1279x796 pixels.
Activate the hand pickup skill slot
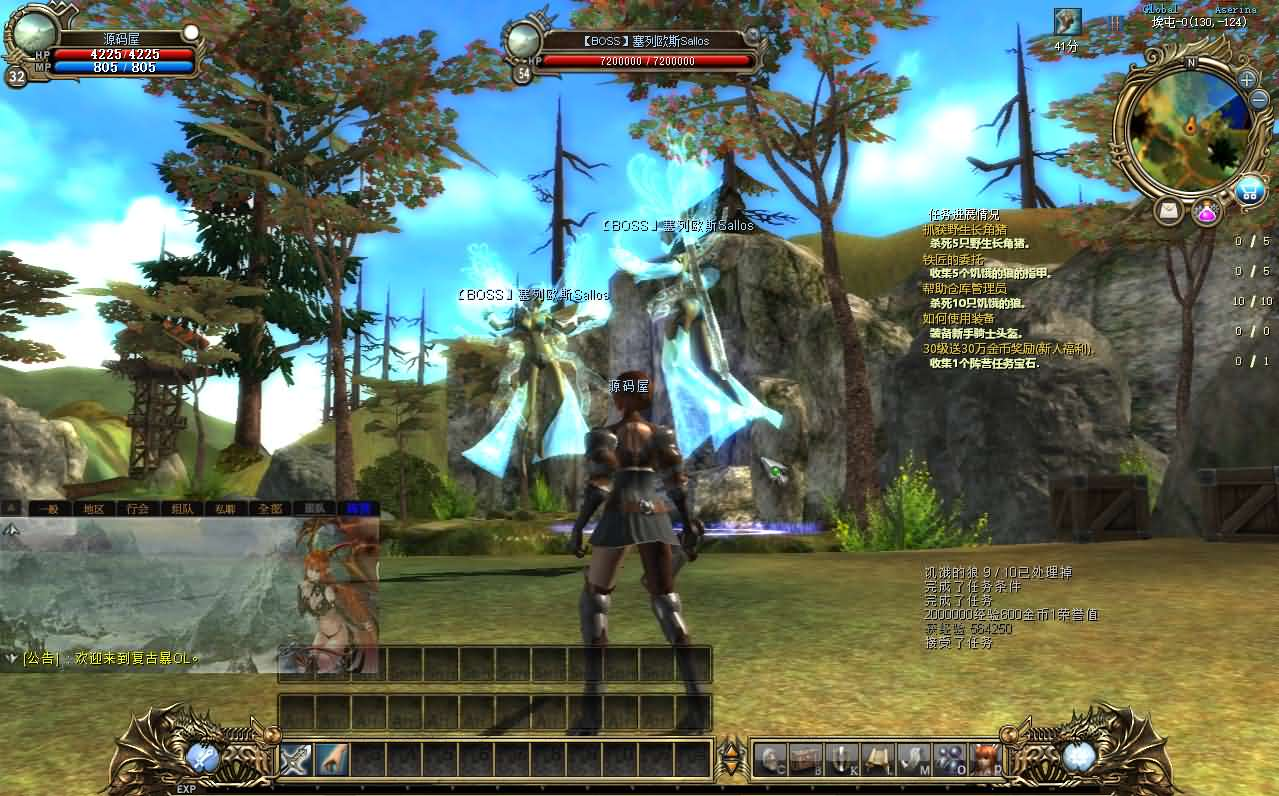332,759
